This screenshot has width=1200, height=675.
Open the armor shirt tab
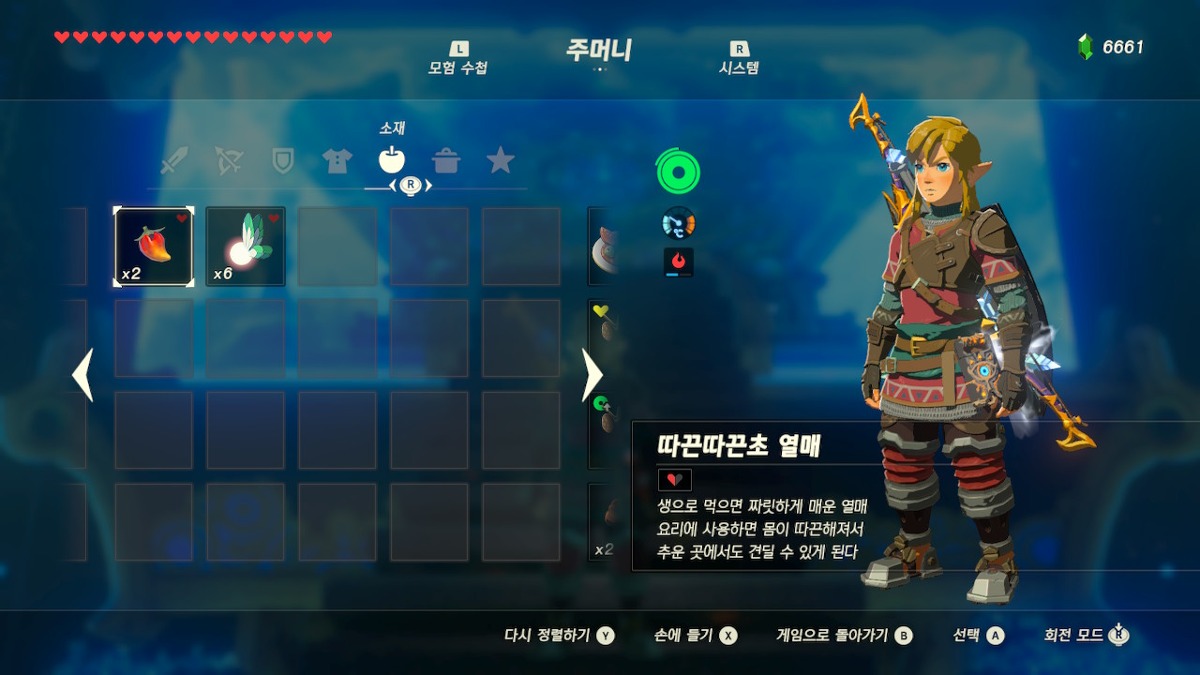(337, 161)
